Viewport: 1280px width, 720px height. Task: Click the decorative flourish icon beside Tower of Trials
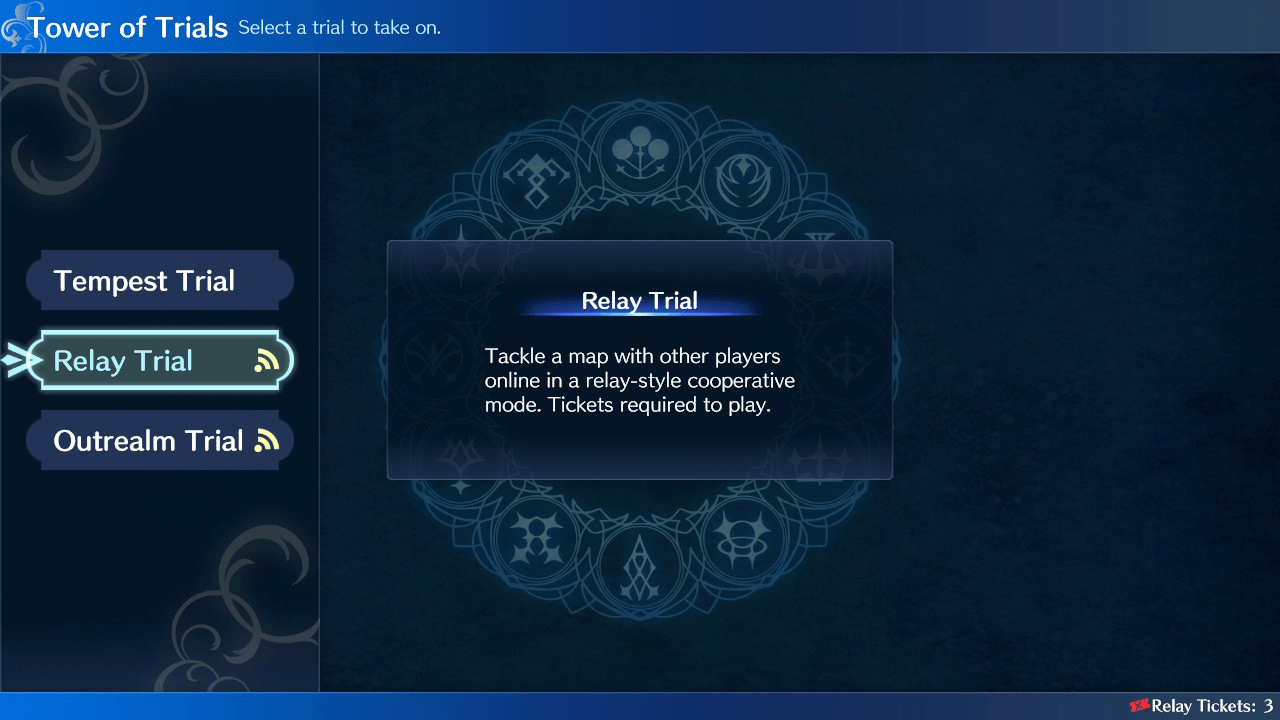(14, 27)
